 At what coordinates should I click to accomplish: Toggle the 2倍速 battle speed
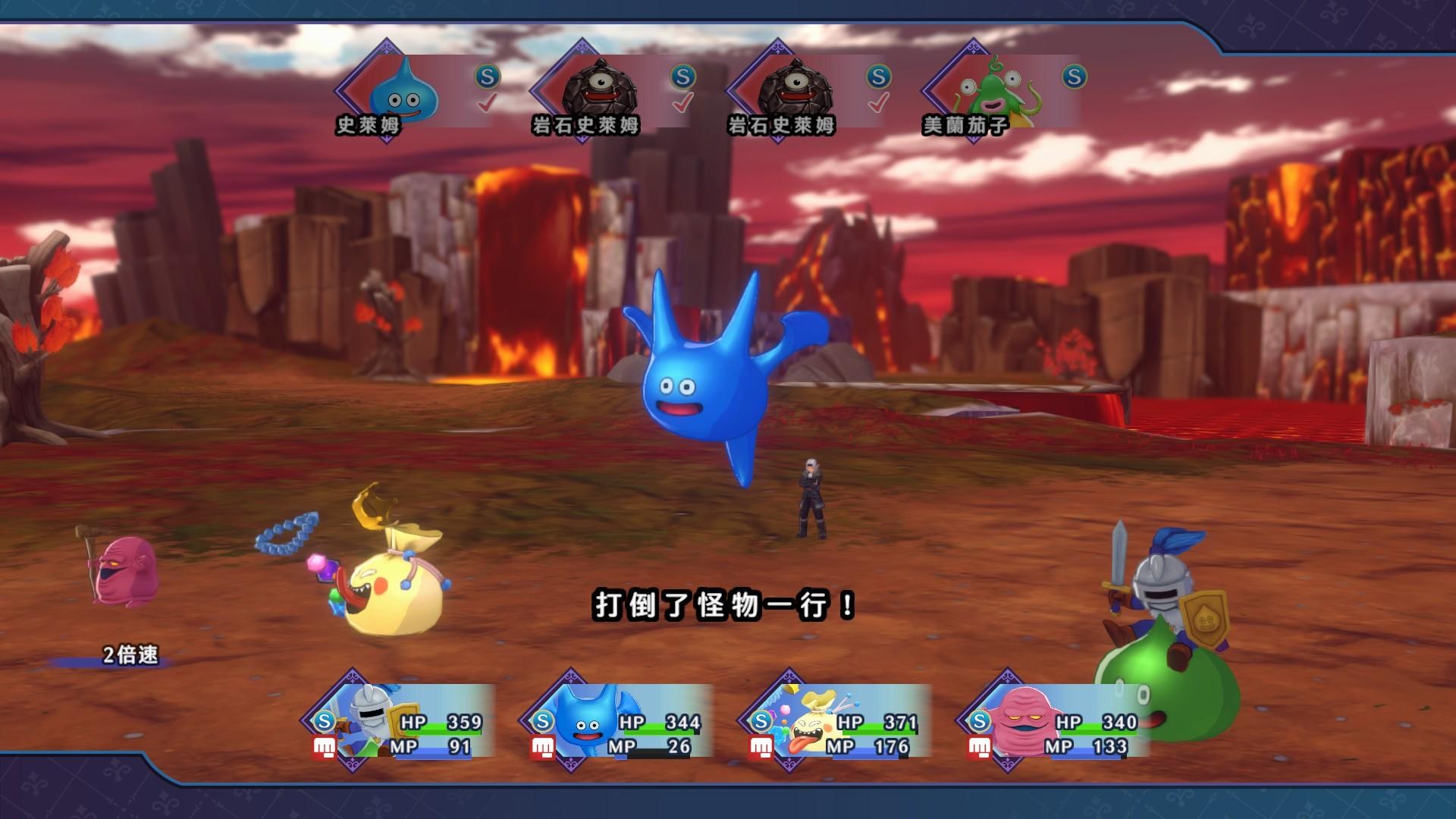pyautogui.click(x=130, y=655)
